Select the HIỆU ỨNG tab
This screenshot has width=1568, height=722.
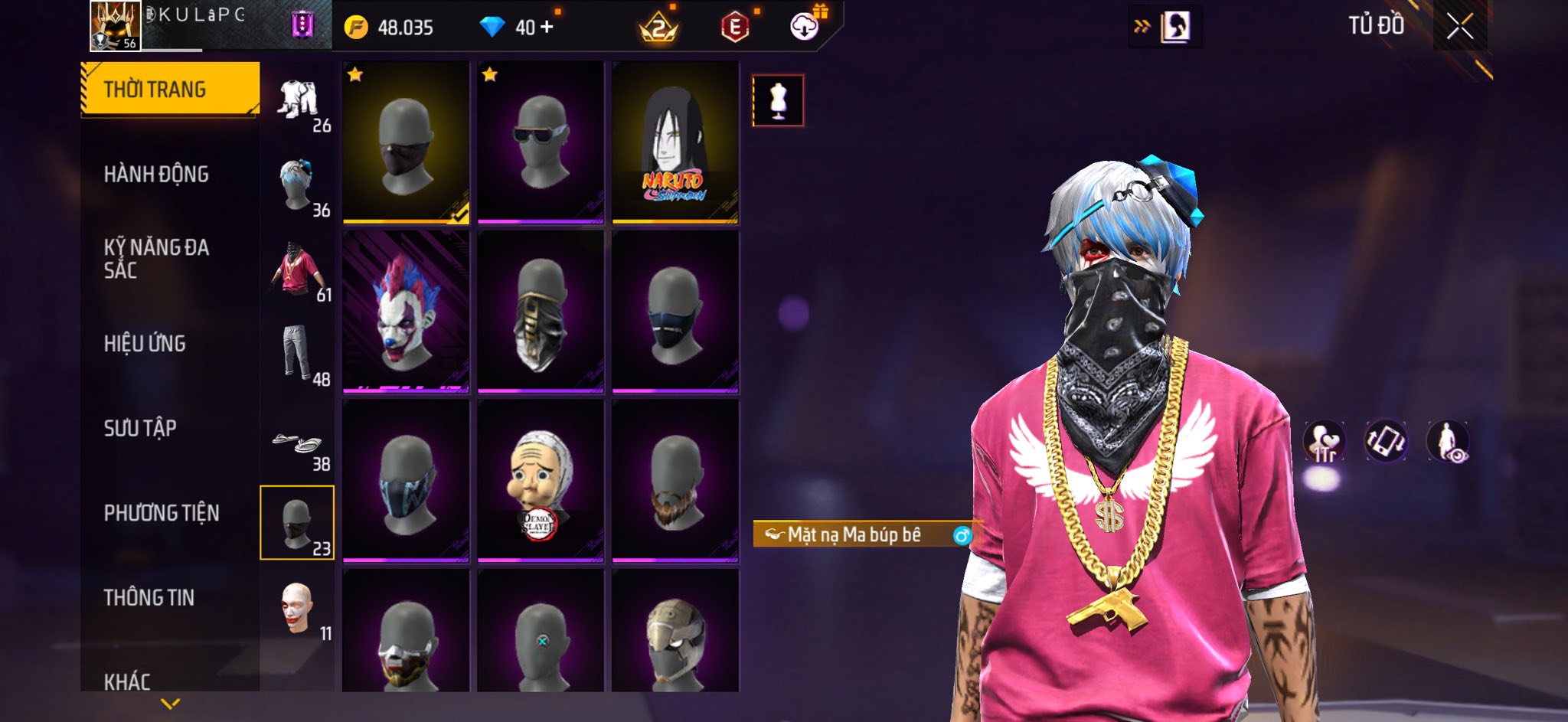[145, 344]
